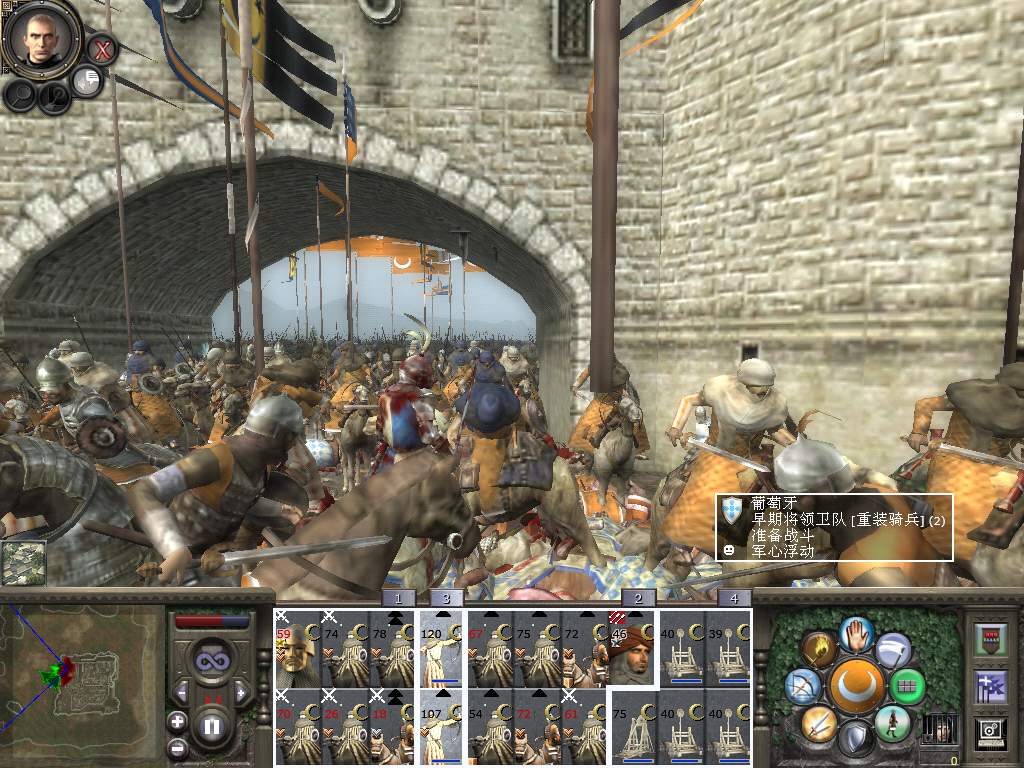Zoom in the minimap with the plus button
The height and width of the screenshot is (768, 1024).
[177, 720]
